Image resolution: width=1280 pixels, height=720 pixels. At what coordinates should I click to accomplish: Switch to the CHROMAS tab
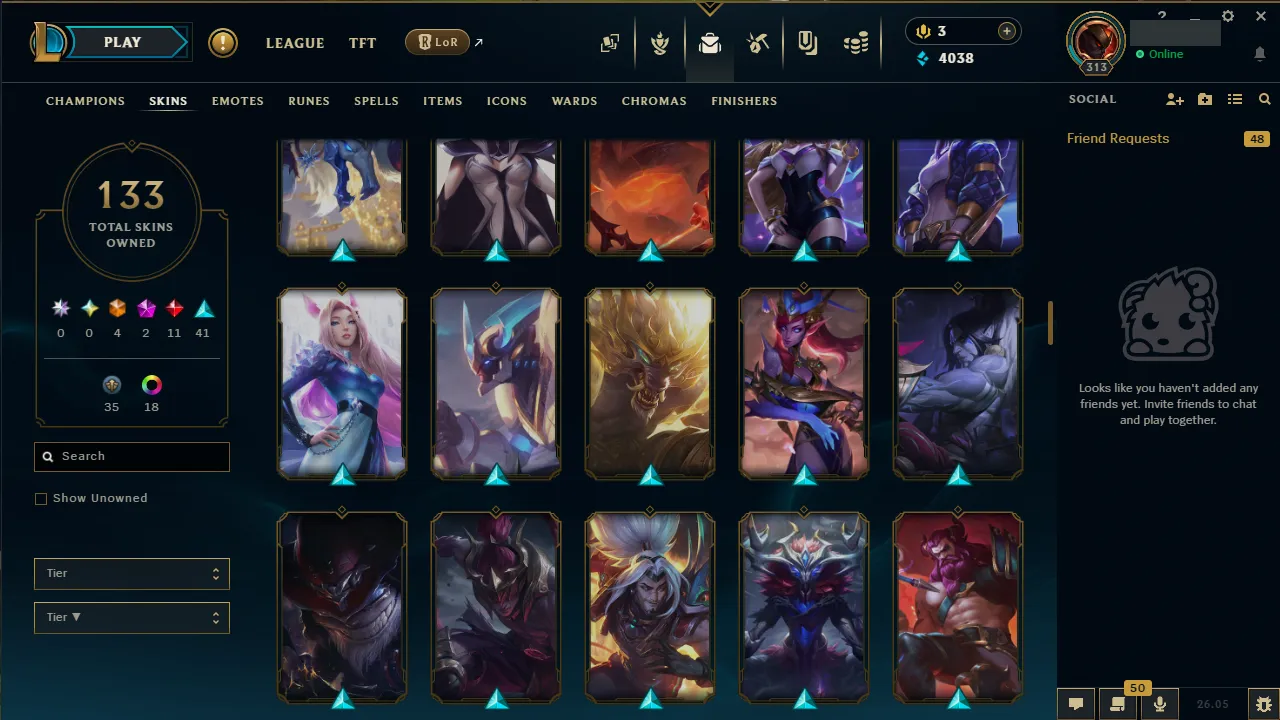(x=654, y=101)
